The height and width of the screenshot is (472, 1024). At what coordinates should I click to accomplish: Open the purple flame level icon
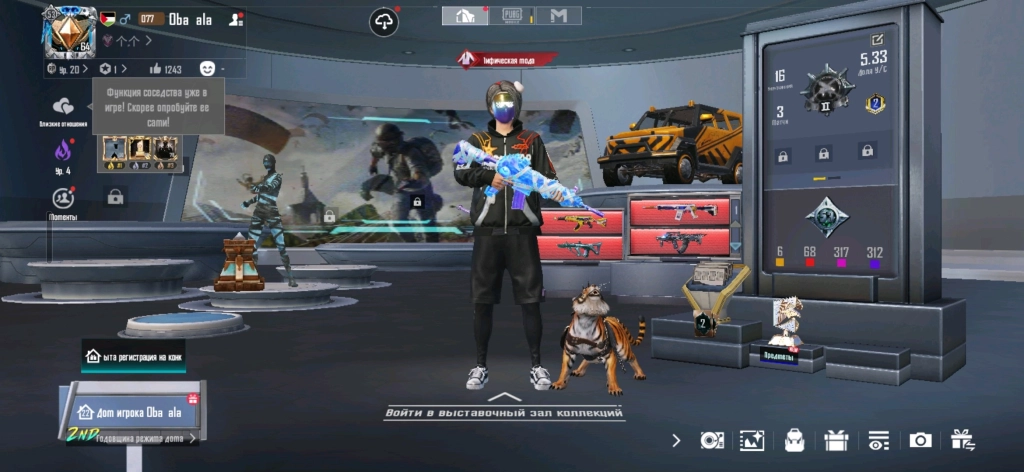(63, 152)
